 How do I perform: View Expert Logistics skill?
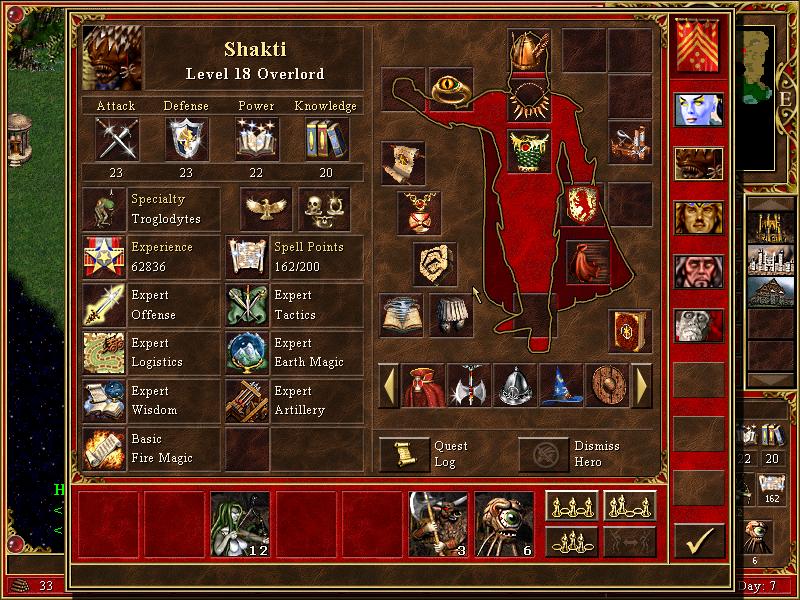pyautogui.click(x=104, y=353)
